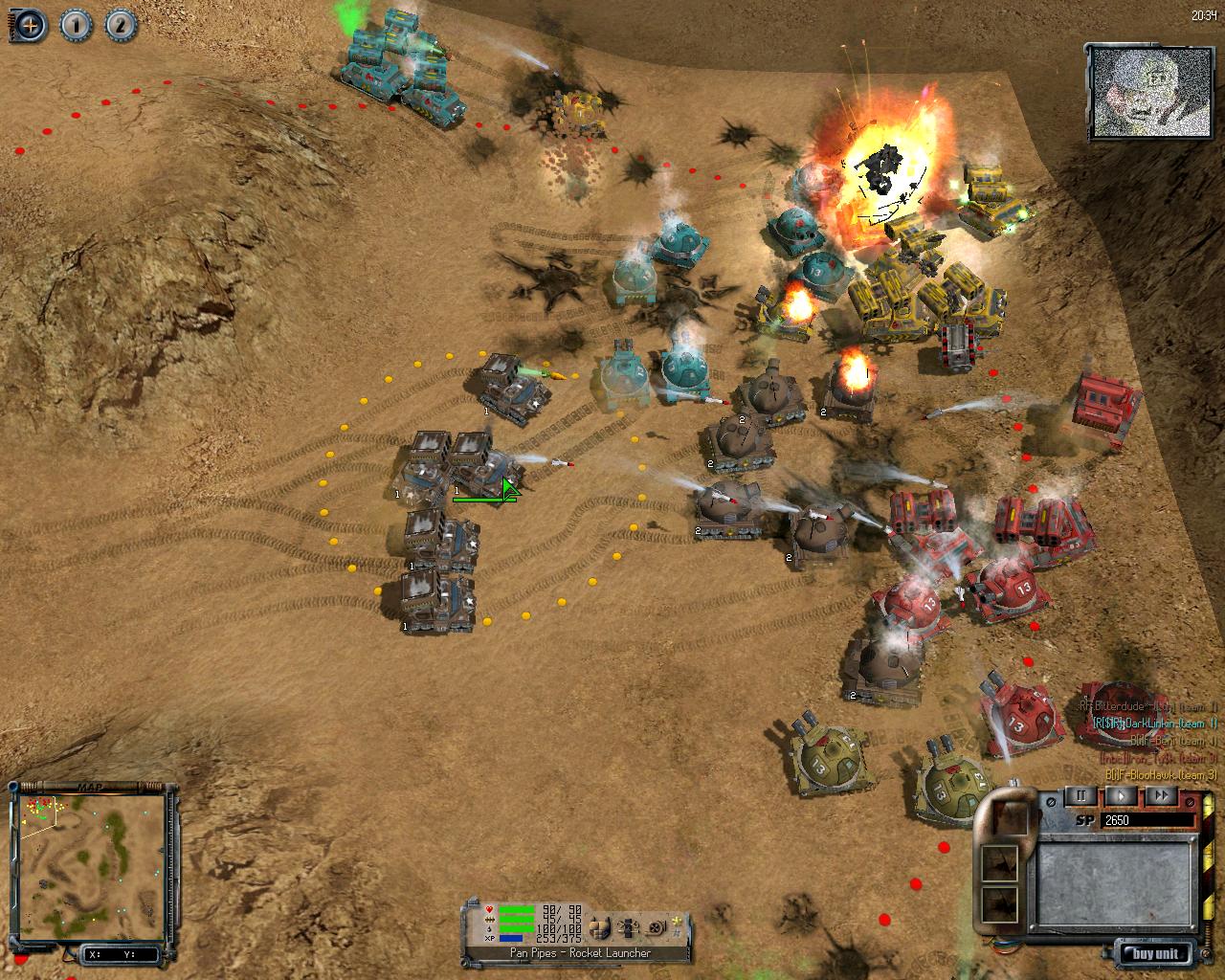This screenshot has width=1225, height=980.
Task: Click on the minimap
Action: pyautogui.click(x=93, y=860)
